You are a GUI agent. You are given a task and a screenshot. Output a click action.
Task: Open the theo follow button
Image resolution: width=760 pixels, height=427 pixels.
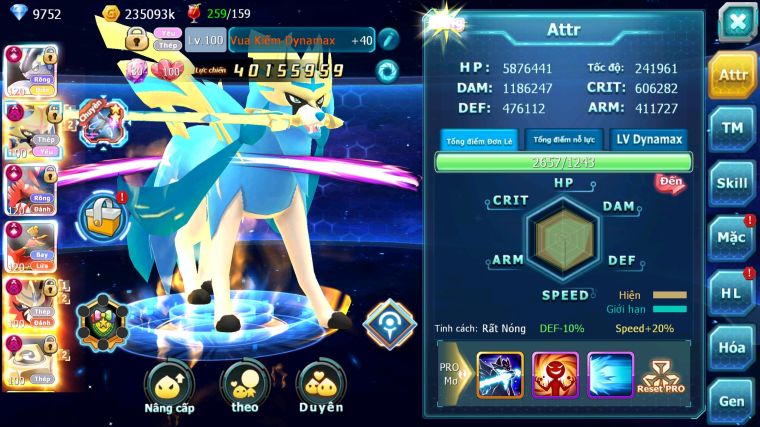click(245, 386)
